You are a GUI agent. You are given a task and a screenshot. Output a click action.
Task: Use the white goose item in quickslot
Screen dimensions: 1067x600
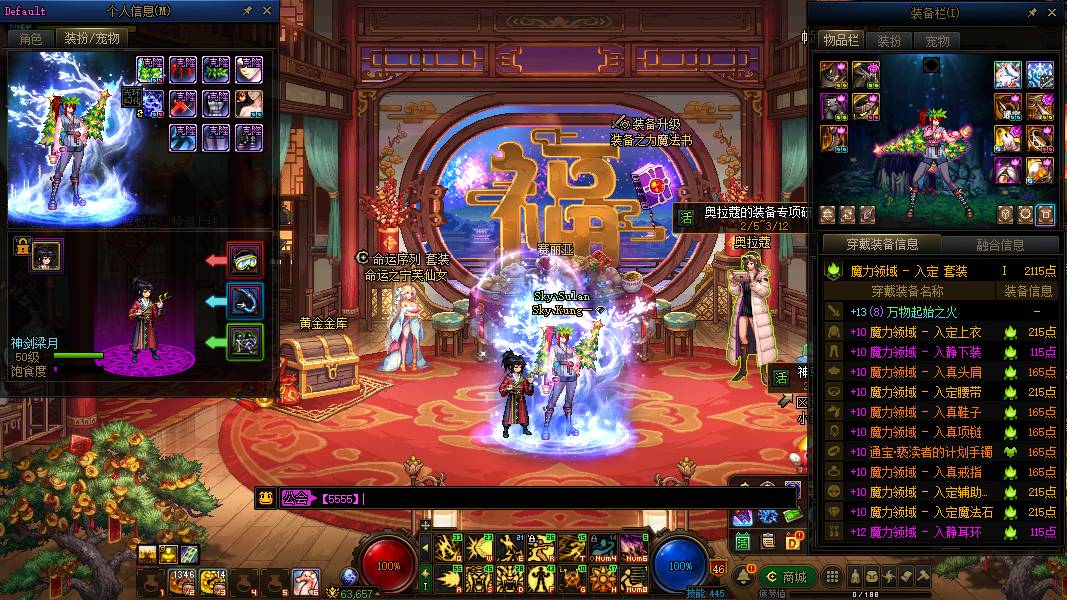pyautogui.click(x=306, y=580)
